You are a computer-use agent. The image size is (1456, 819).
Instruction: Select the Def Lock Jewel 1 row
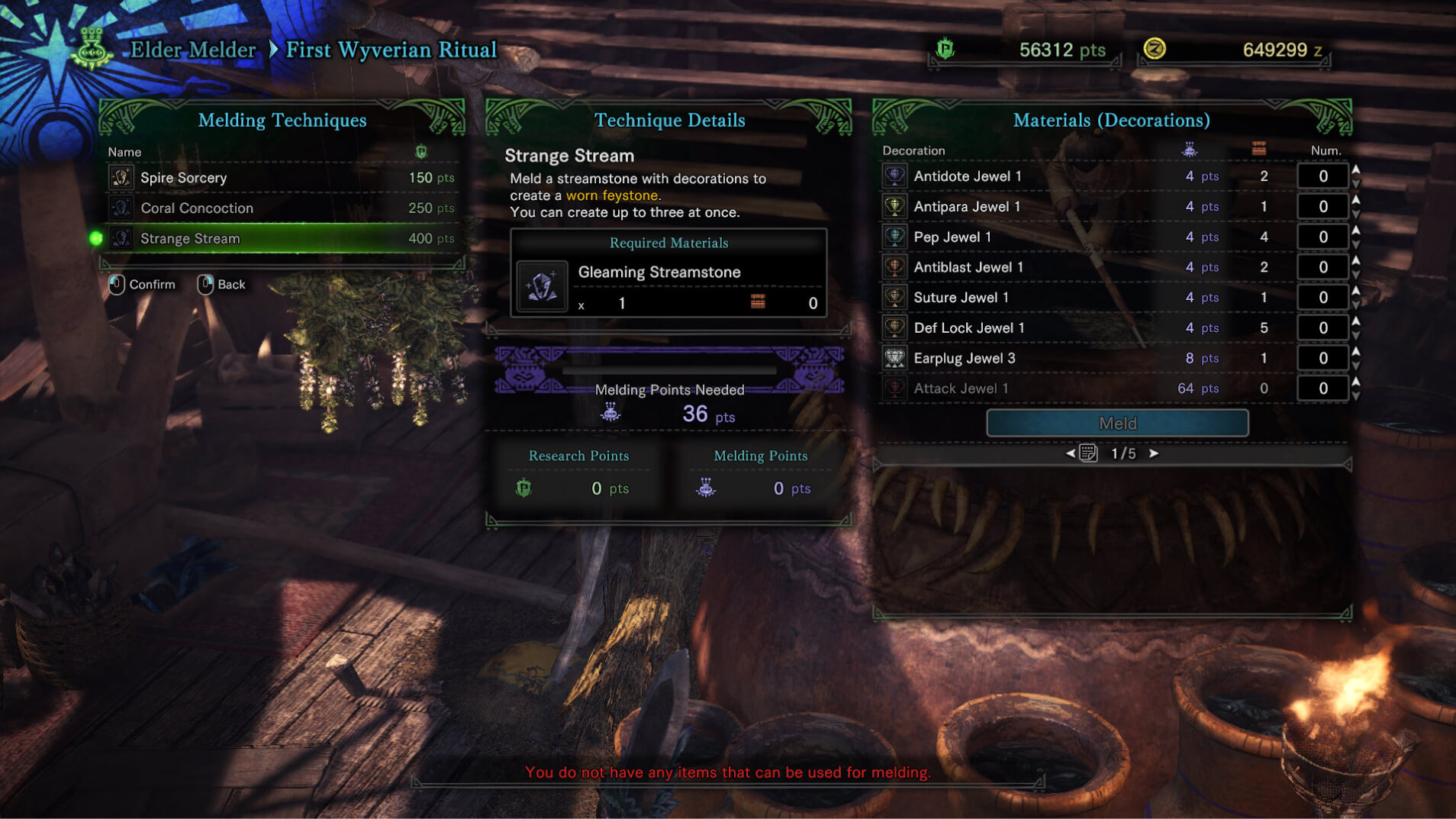969,328
